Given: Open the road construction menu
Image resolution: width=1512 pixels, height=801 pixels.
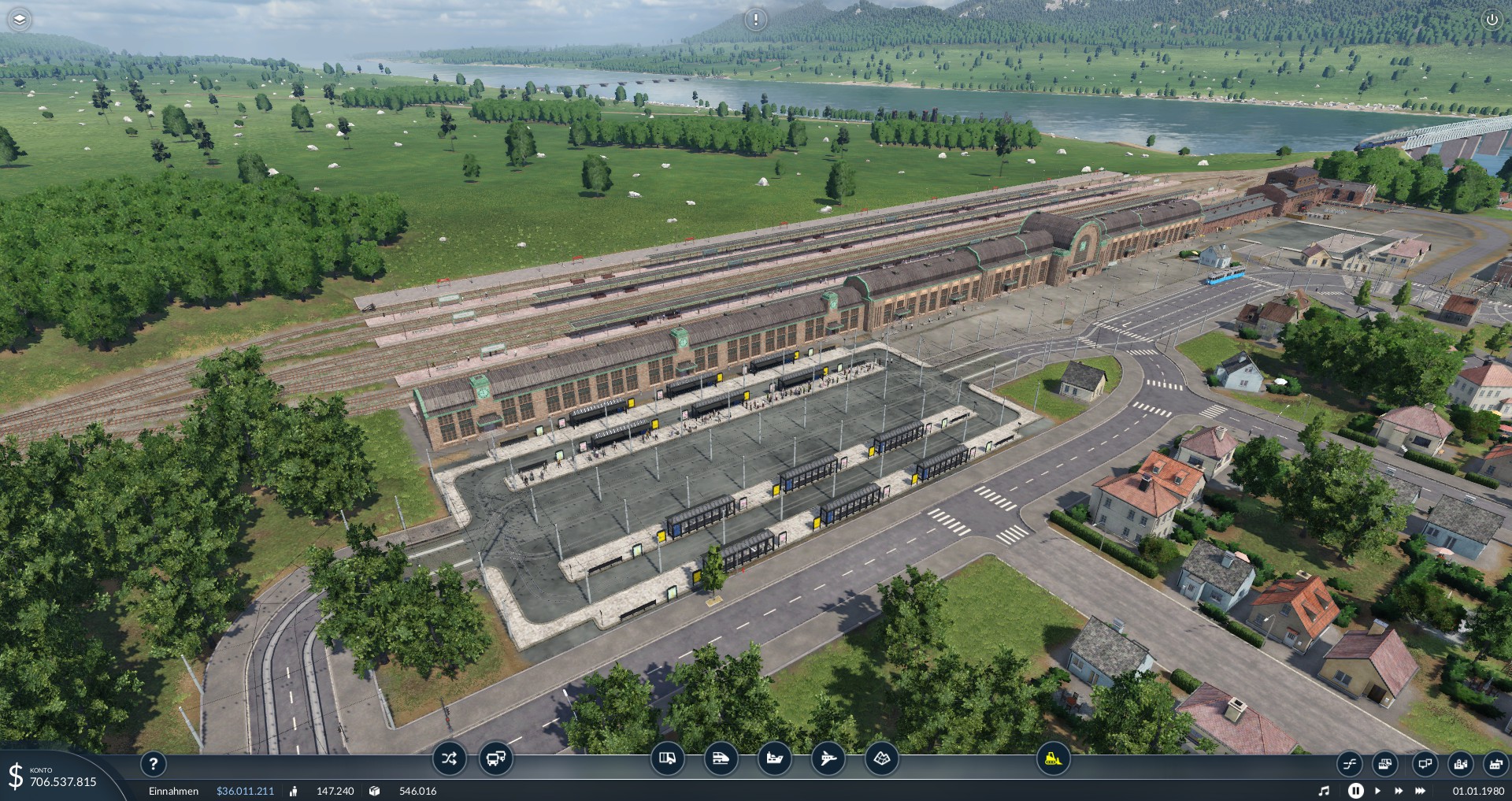Looking at the screenshot, I should 667,759.
